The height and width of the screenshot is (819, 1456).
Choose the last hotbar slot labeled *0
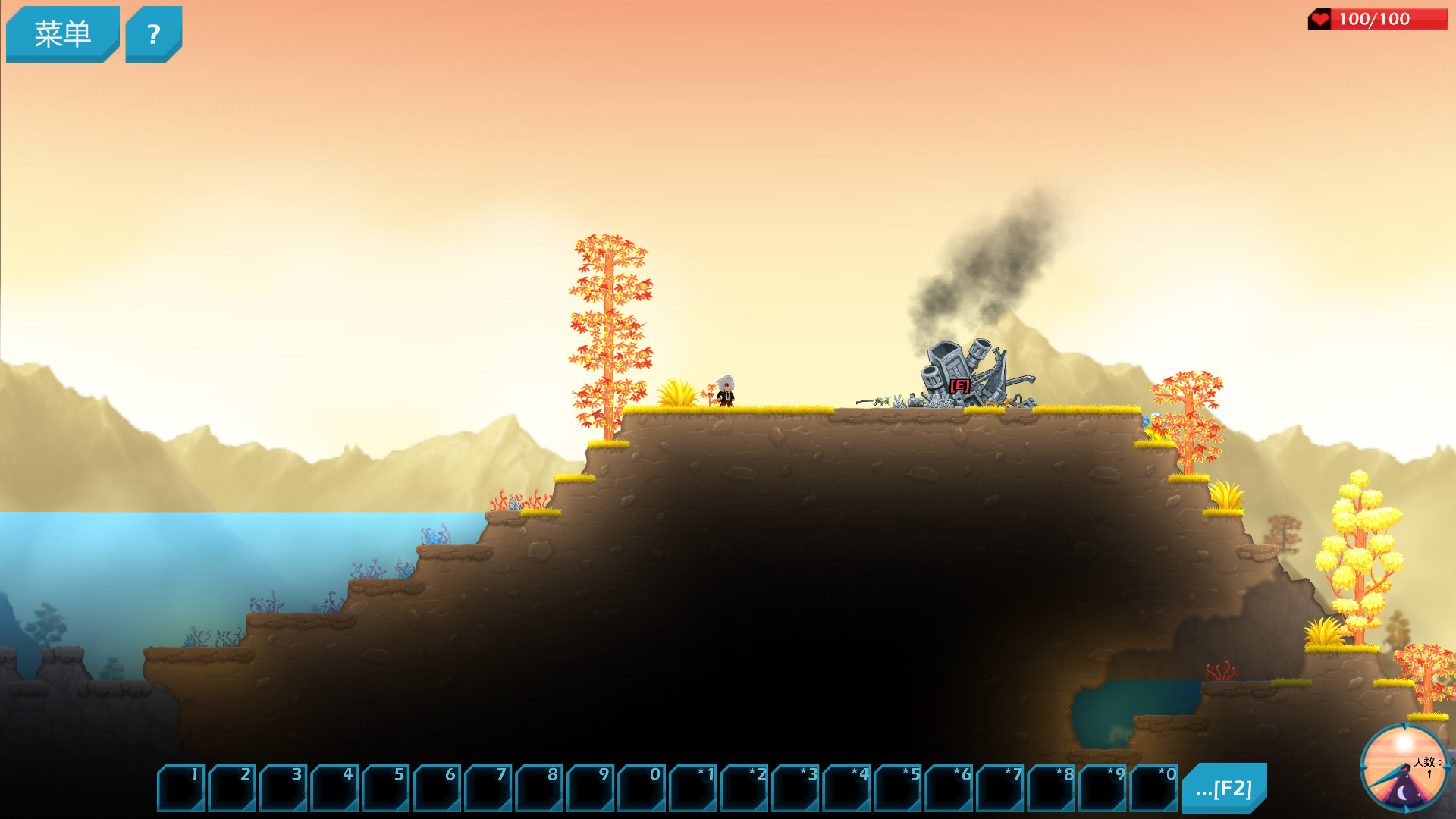coord(1153,788)
